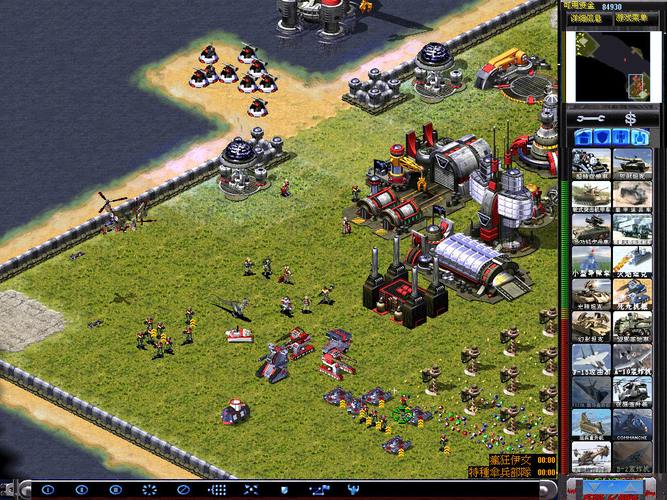Click the dotted grid formation command icon

[217, 490]
